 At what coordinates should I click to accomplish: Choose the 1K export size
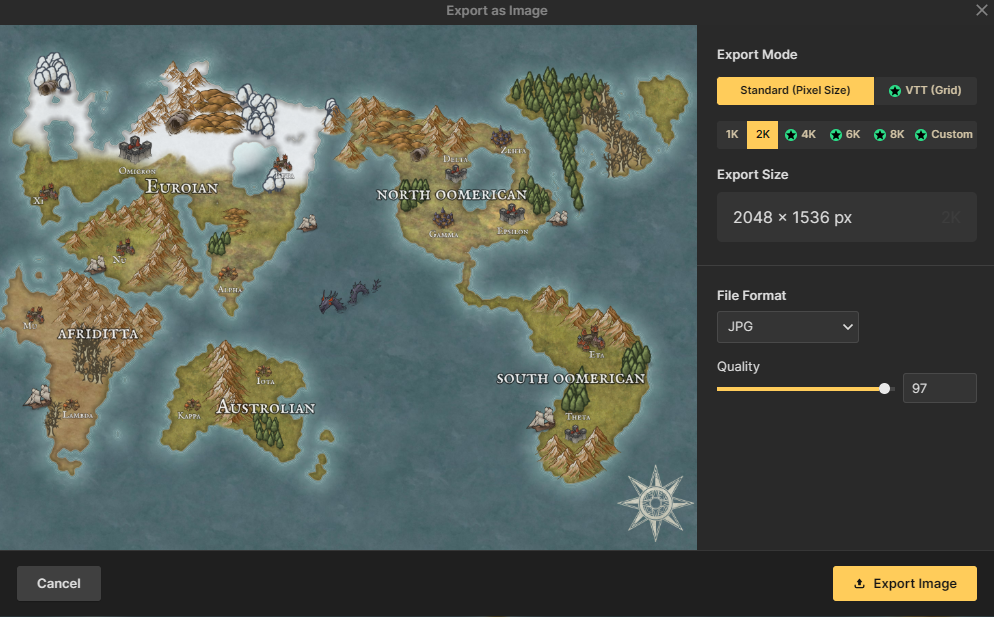coord(732,134)
